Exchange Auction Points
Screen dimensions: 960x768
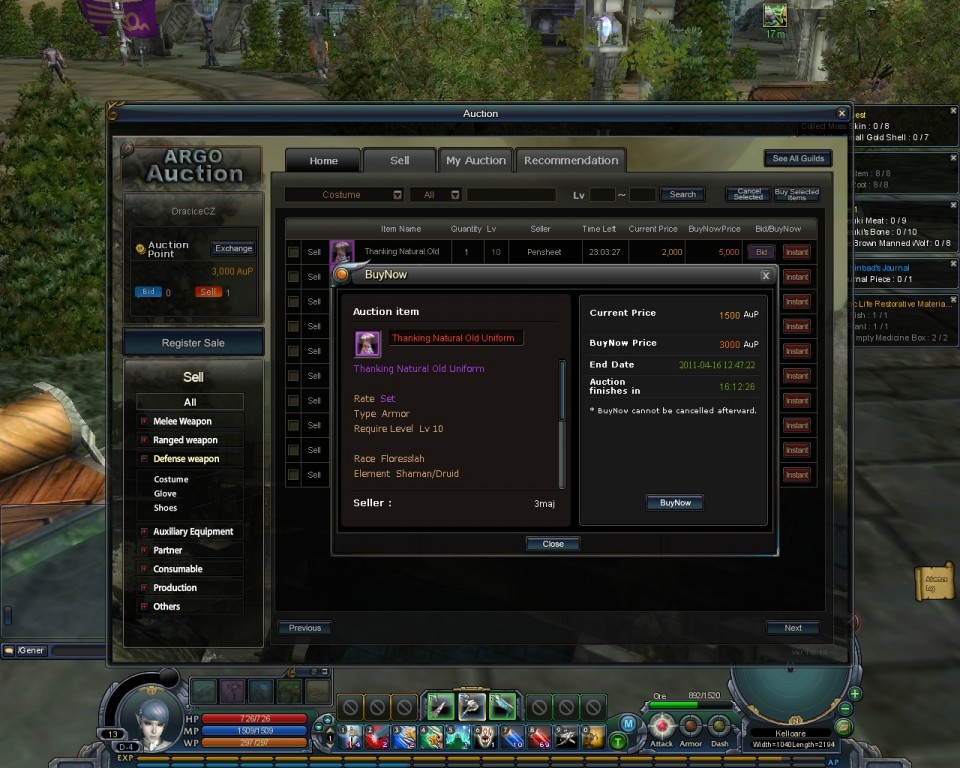tap(234, 248)
